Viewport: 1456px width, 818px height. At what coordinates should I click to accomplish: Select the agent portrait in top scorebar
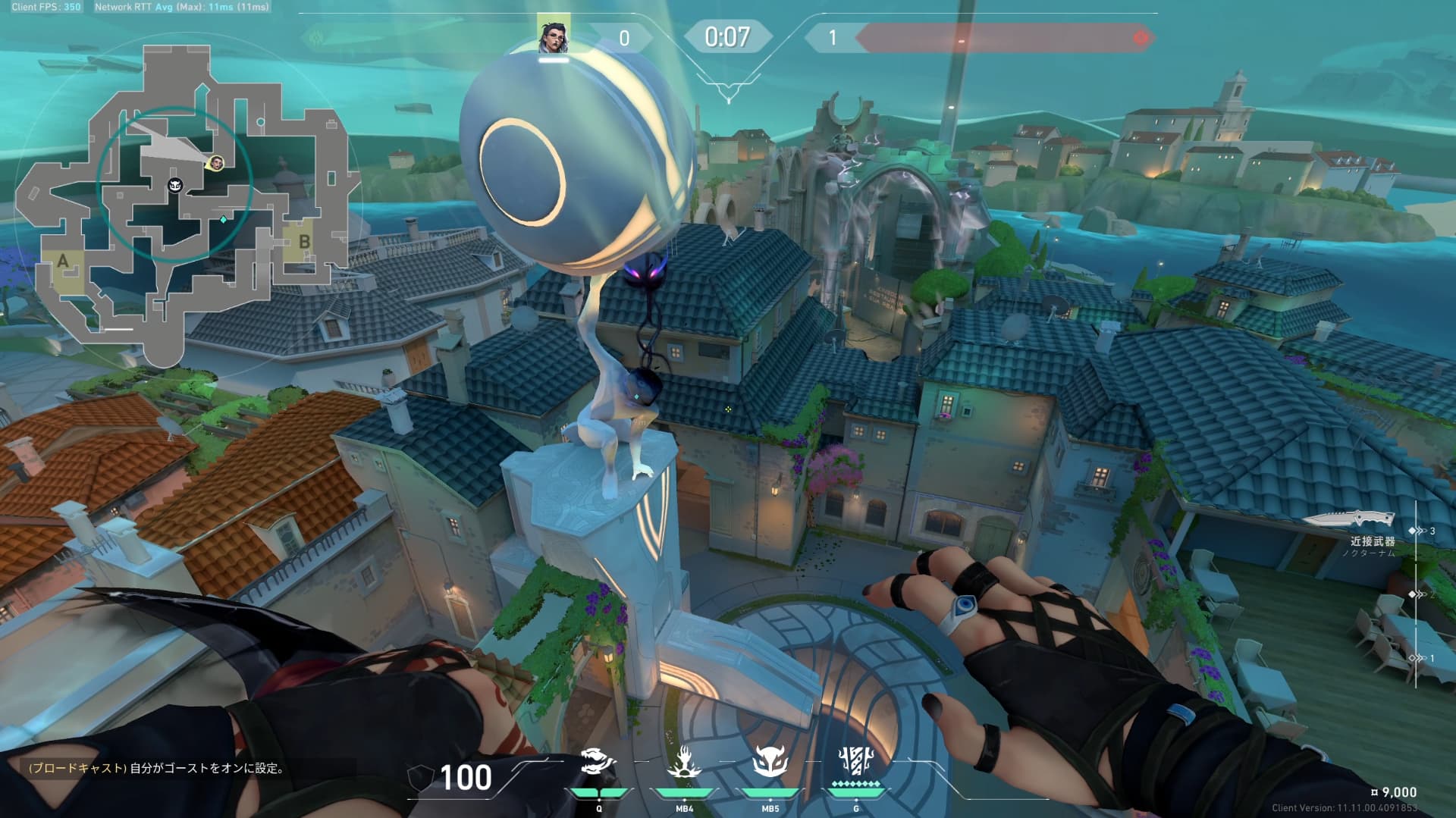coord(554,35)
